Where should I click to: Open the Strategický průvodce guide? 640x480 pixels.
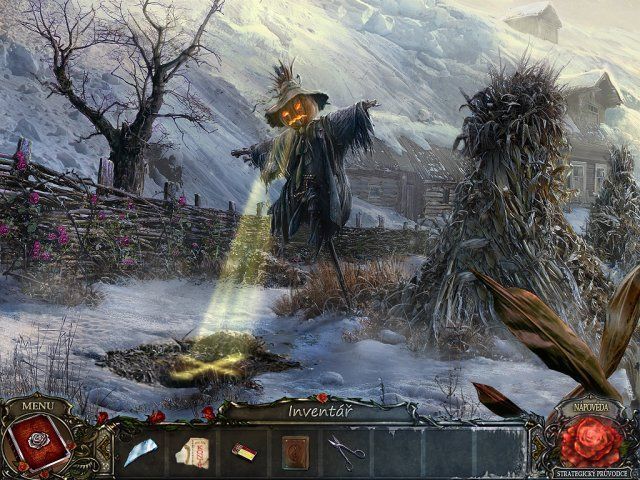coord(592,473)
